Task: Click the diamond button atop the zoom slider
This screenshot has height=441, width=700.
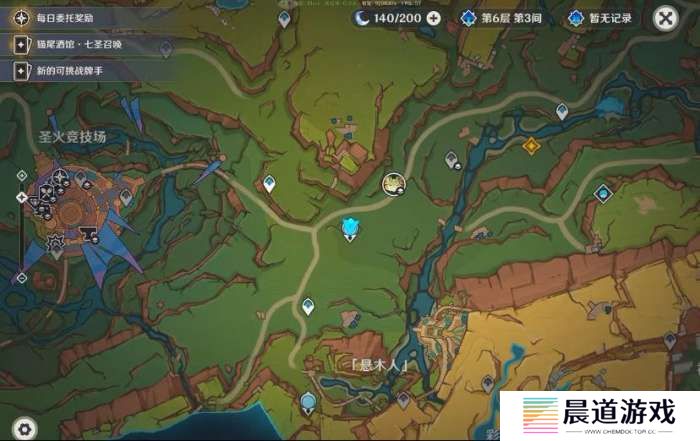Action: click(21, 175)
